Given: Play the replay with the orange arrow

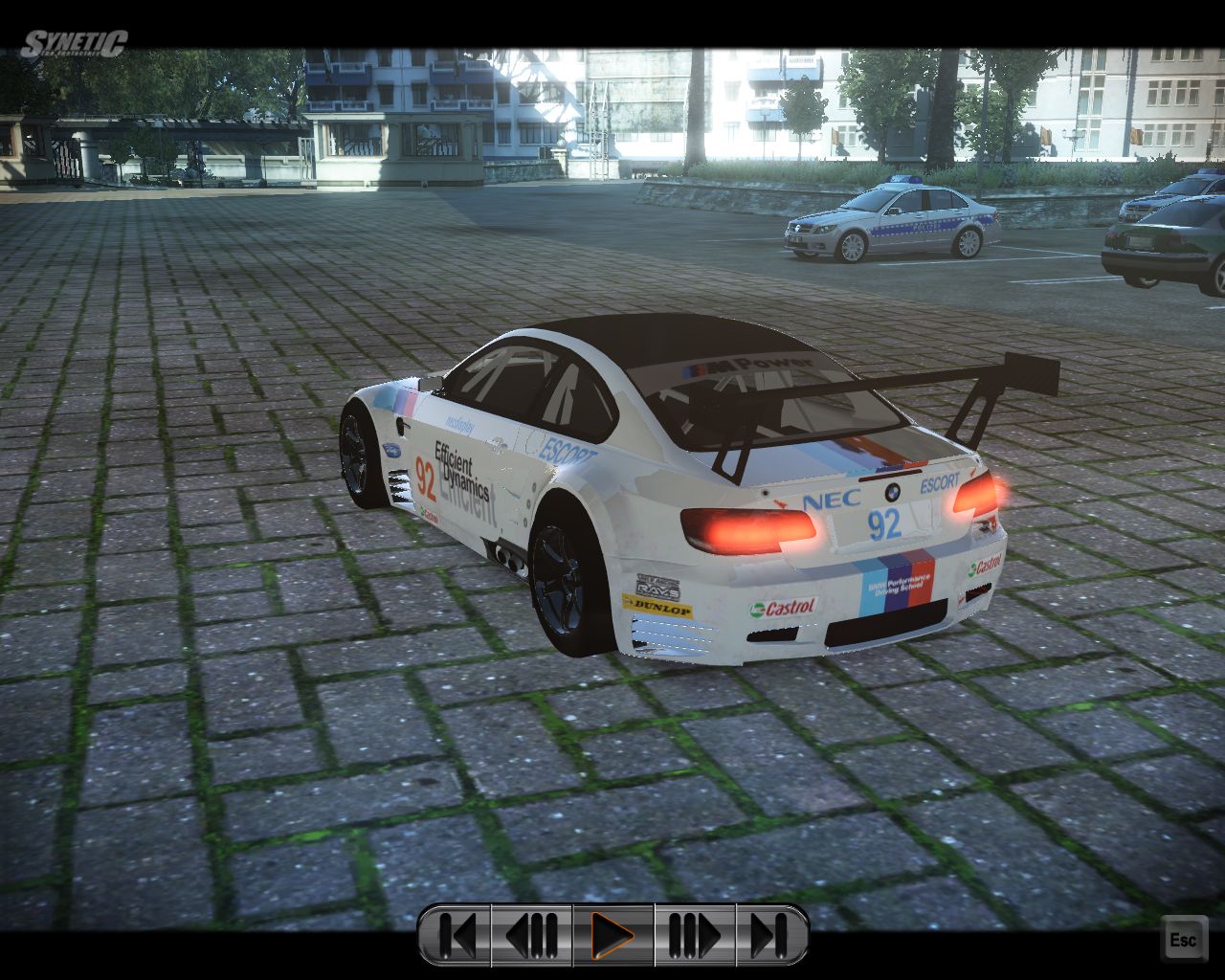Looking at the screenshot, I should point(612,935).
